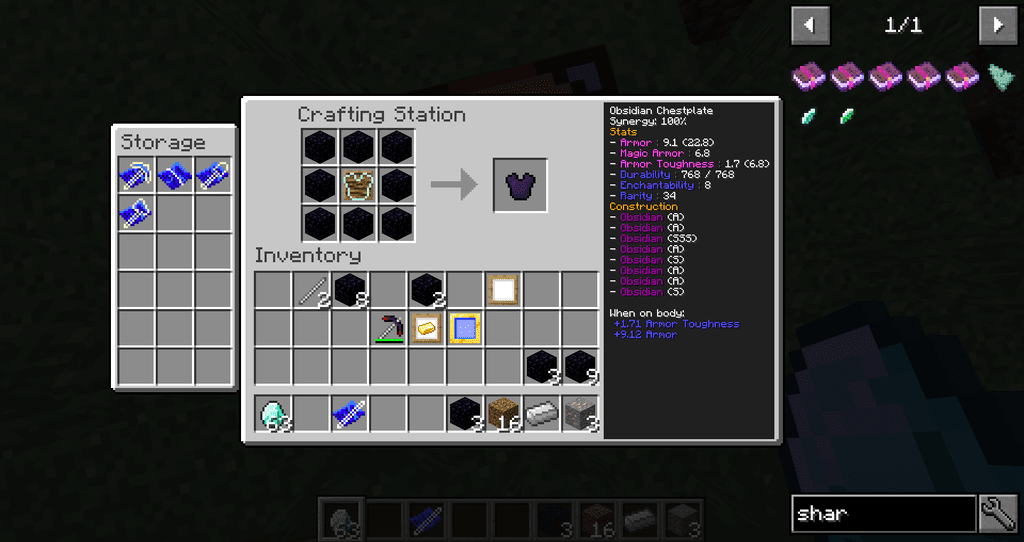The width and height of the screenshot is (1024, 542).
Task: Go to the previous item list page
Action: coord(810,26)
